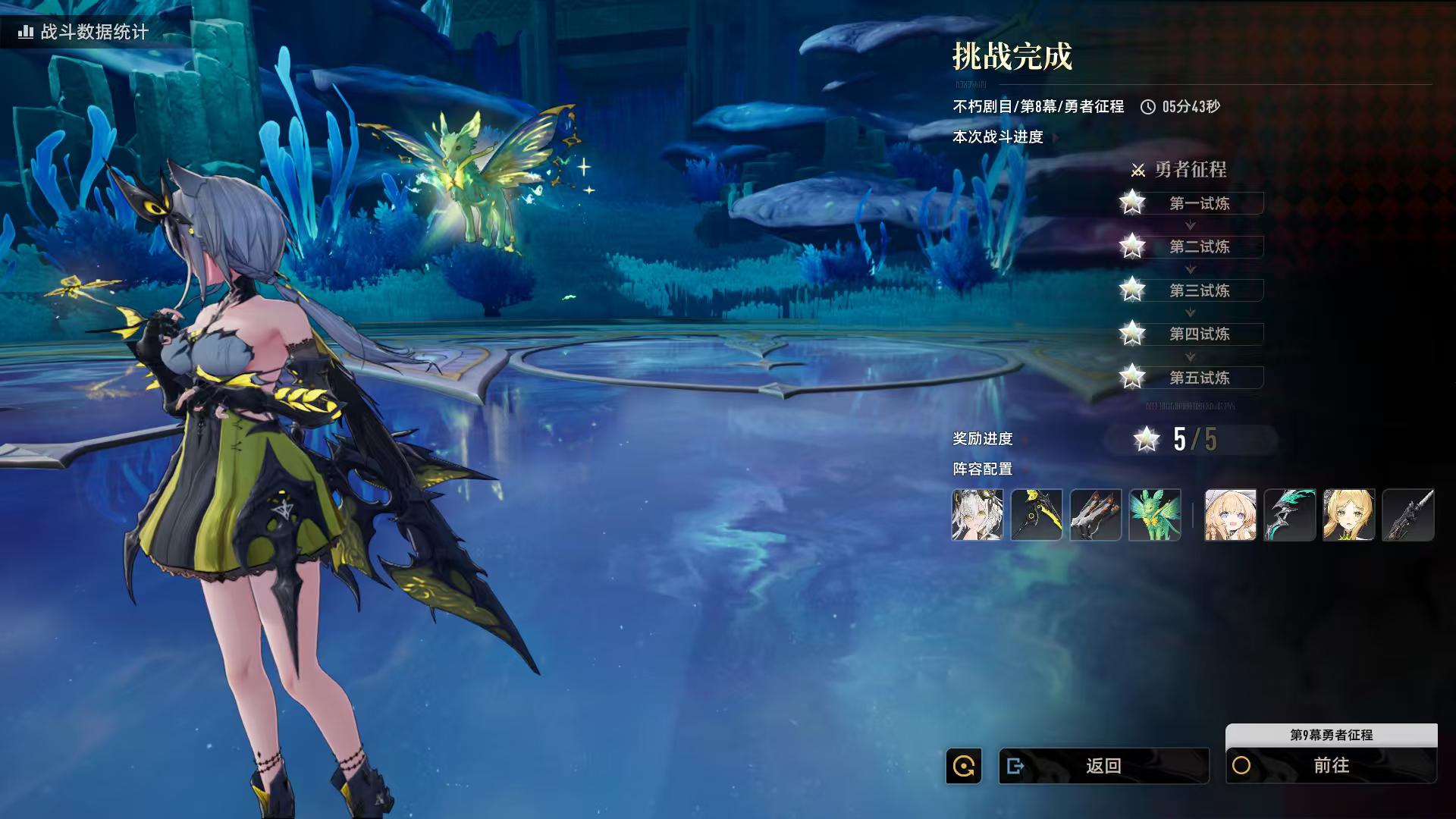Select the 第五试炼 trial row
1456x819 pixels.
(x=1199, y=378)
